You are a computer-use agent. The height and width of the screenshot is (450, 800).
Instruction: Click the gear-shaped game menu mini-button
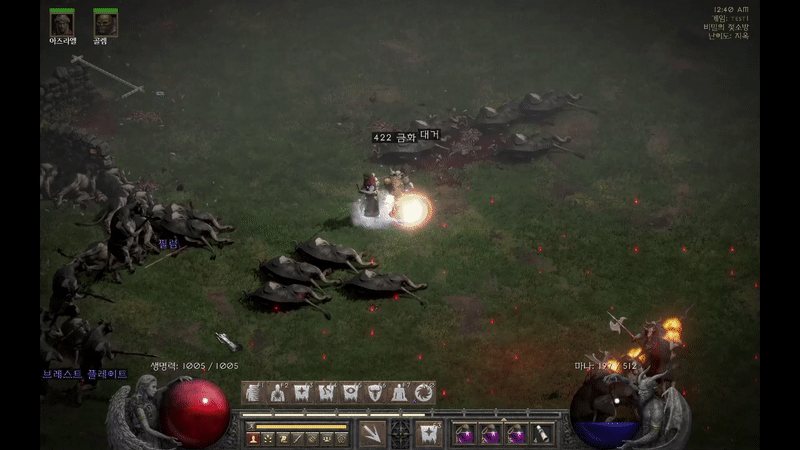pos(340,439)
